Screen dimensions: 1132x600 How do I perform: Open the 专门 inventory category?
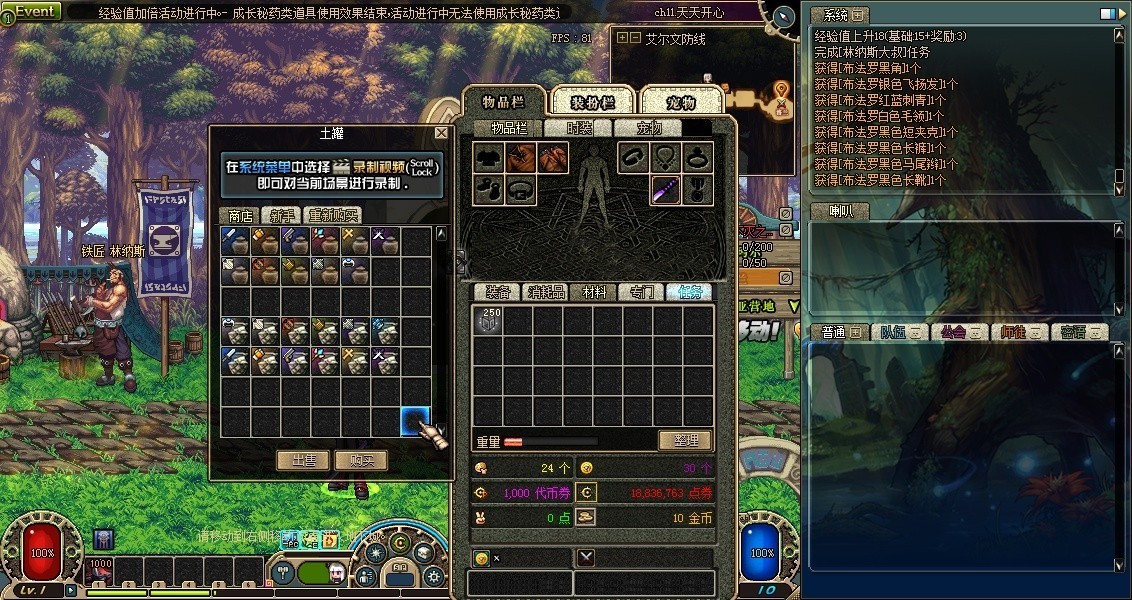(x=641, y=292)
